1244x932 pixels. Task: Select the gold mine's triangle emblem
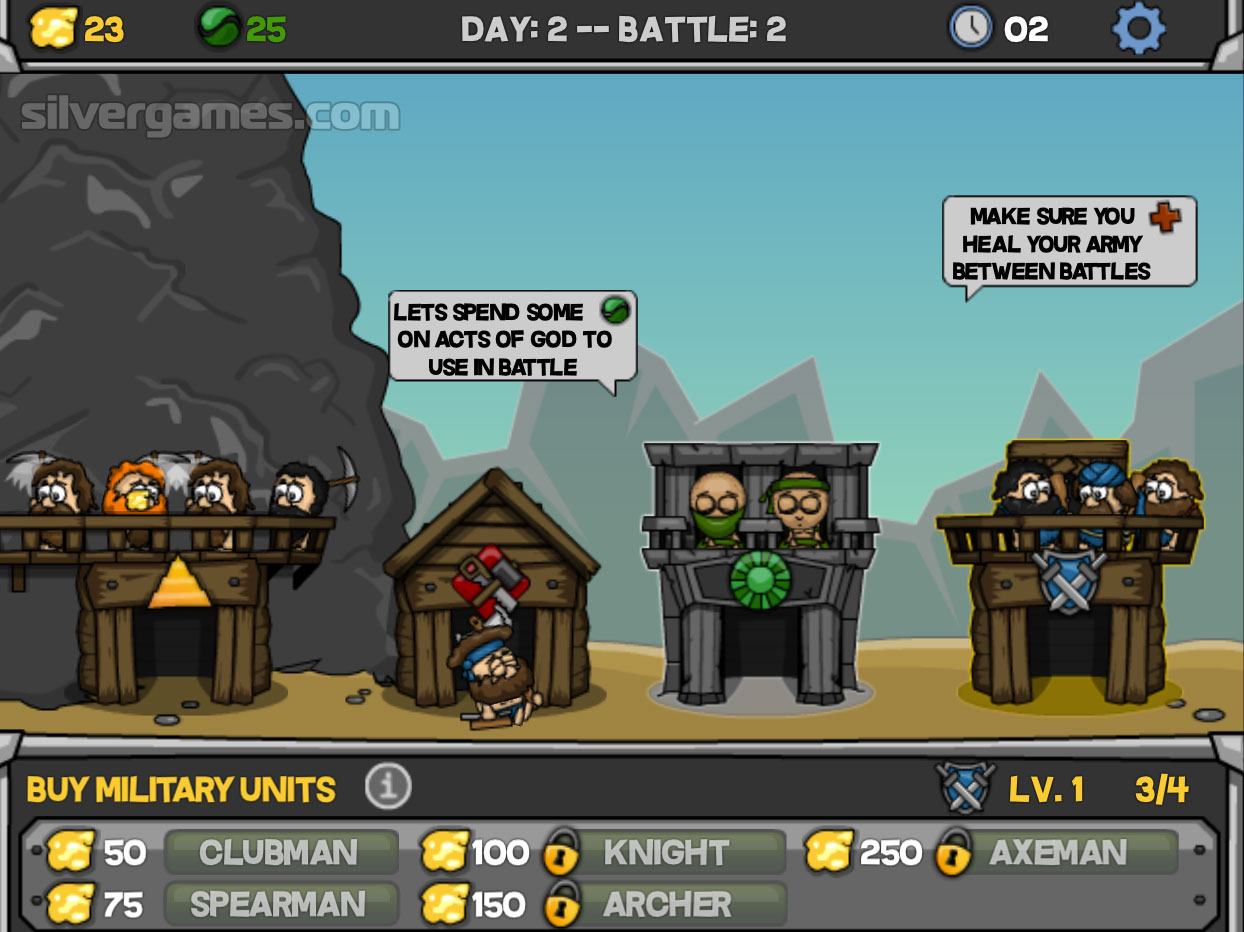179,583
